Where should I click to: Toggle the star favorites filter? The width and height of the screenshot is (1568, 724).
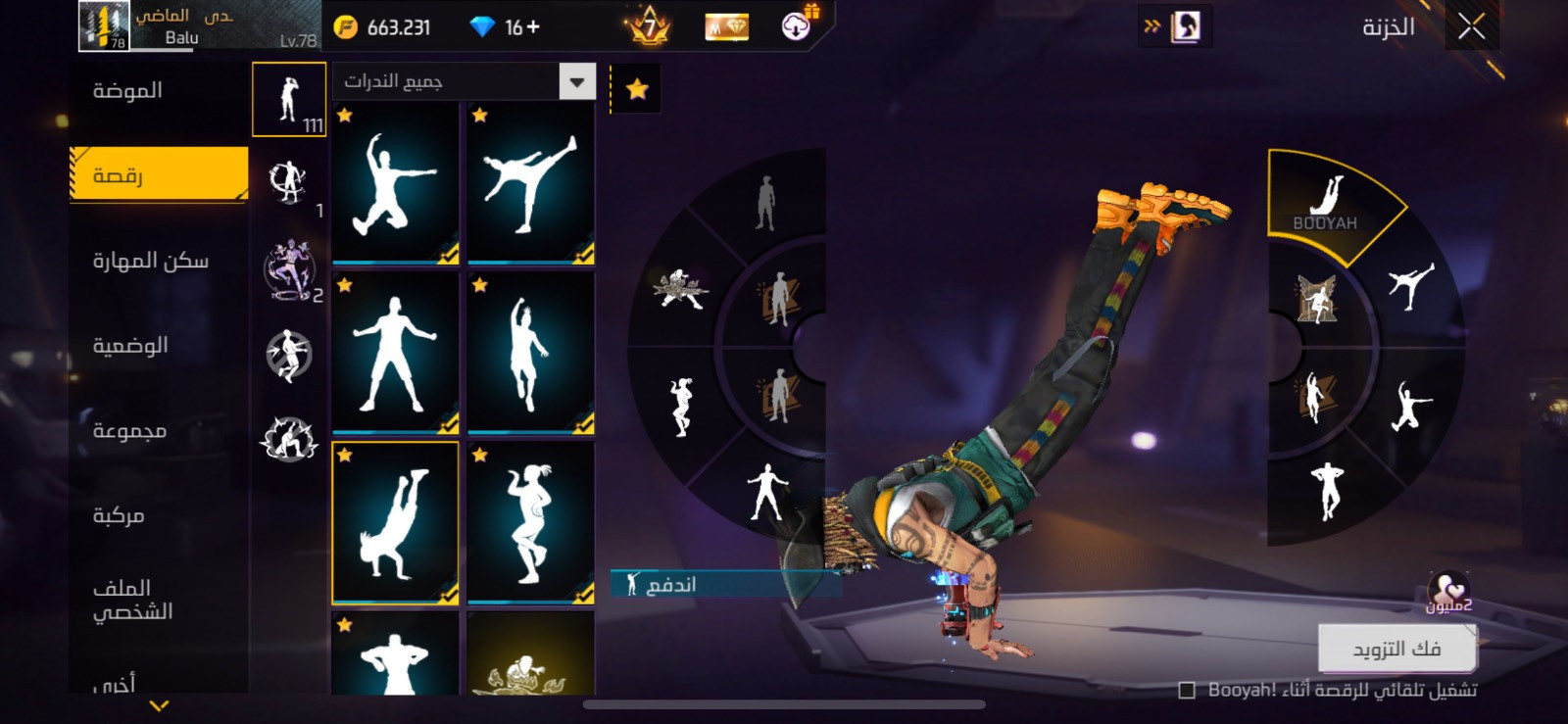click(x=637, y=89)
